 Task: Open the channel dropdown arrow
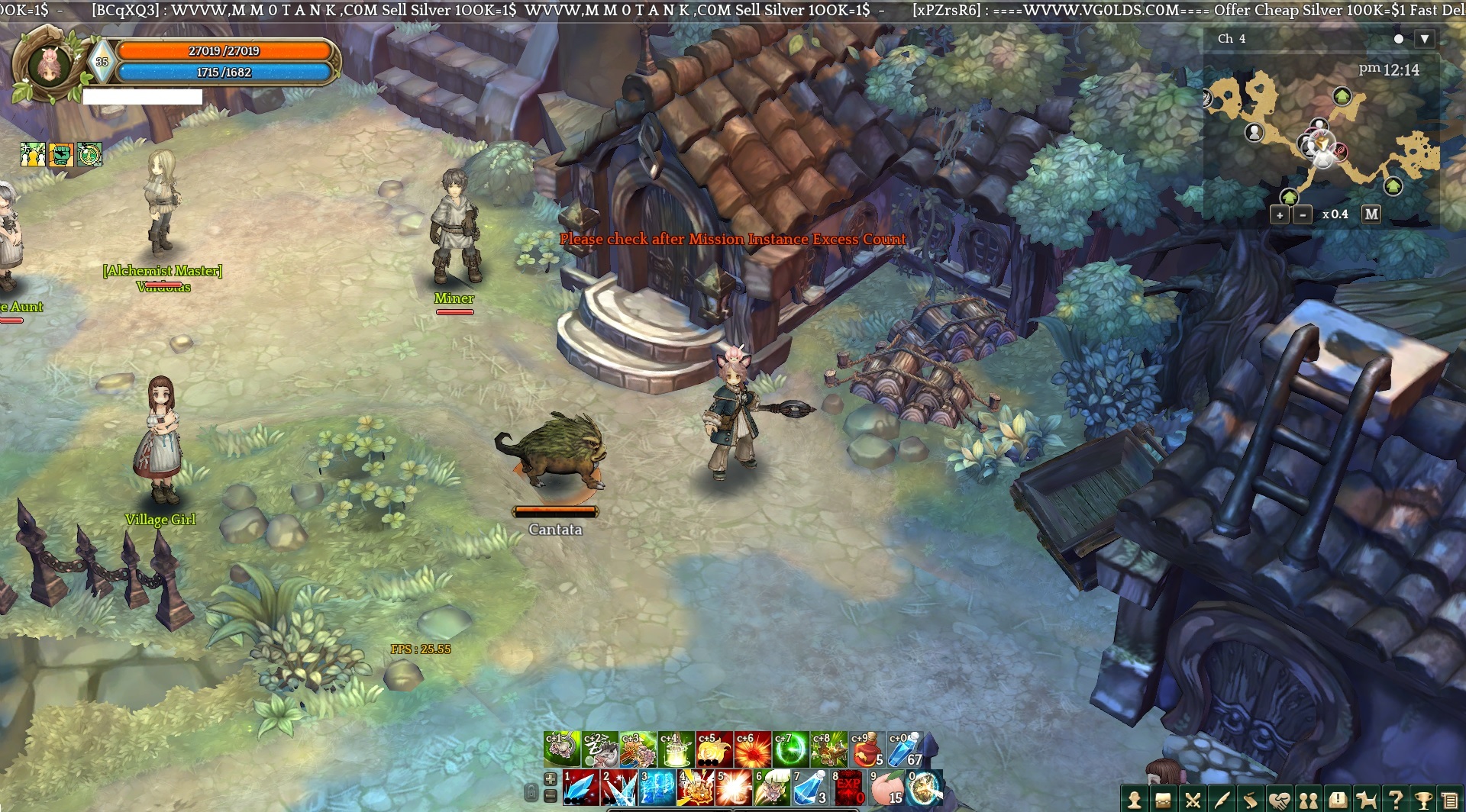tap(1424, 39)
